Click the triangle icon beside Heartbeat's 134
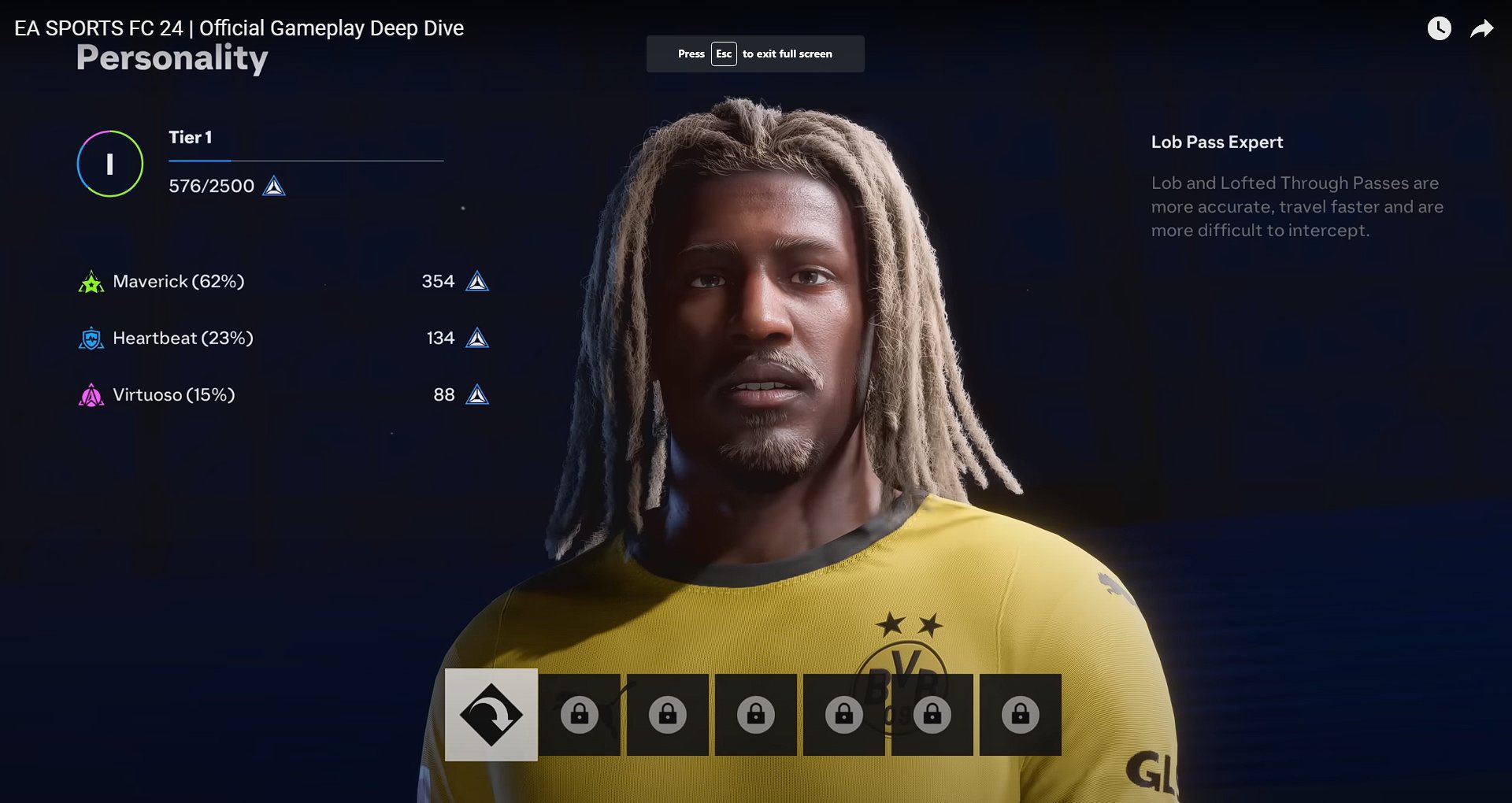Screen dimensions: 1512x803 coord(479,338)
